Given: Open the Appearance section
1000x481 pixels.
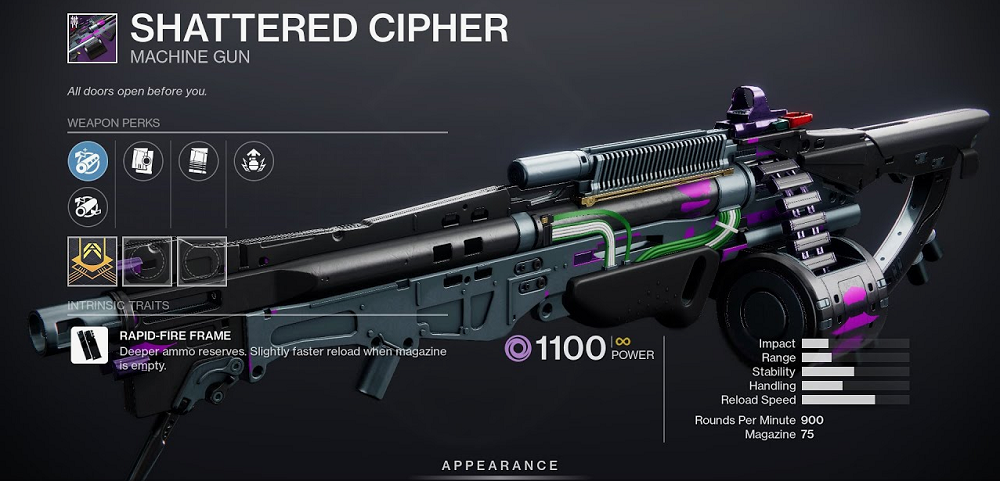Looking at the screenshot, I should 500,466.
